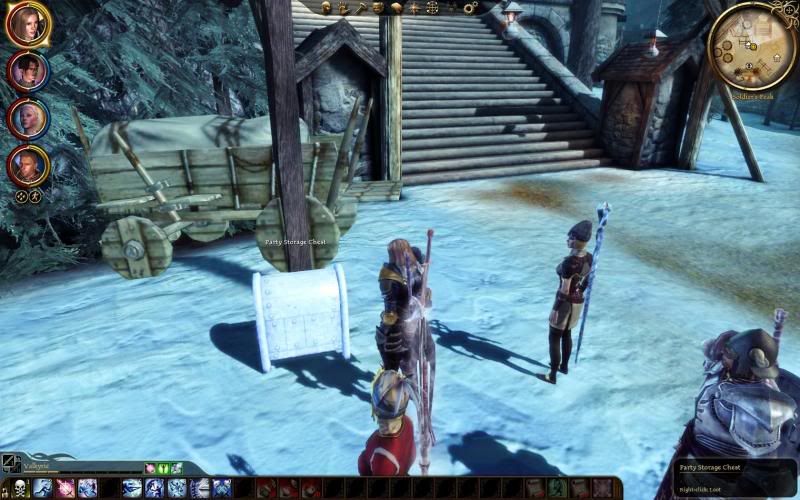Swap weapon set beside Valkyrie's name
The width and height of the screenshot is (800, 500).
tap(11, 464)
